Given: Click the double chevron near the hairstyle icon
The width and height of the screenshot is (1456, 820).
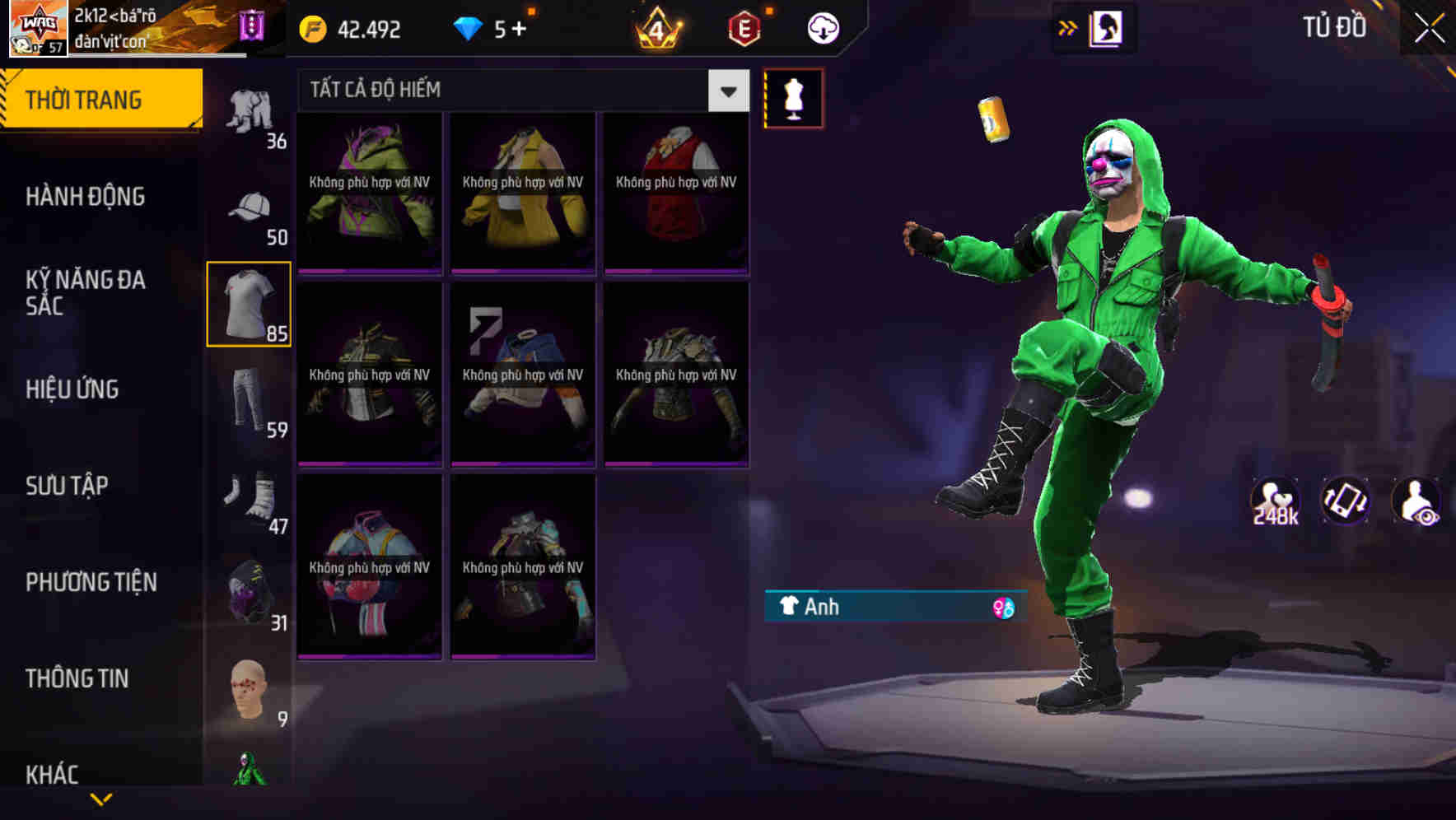Looking at the screenshot, I should click(x=1068, y=27).
